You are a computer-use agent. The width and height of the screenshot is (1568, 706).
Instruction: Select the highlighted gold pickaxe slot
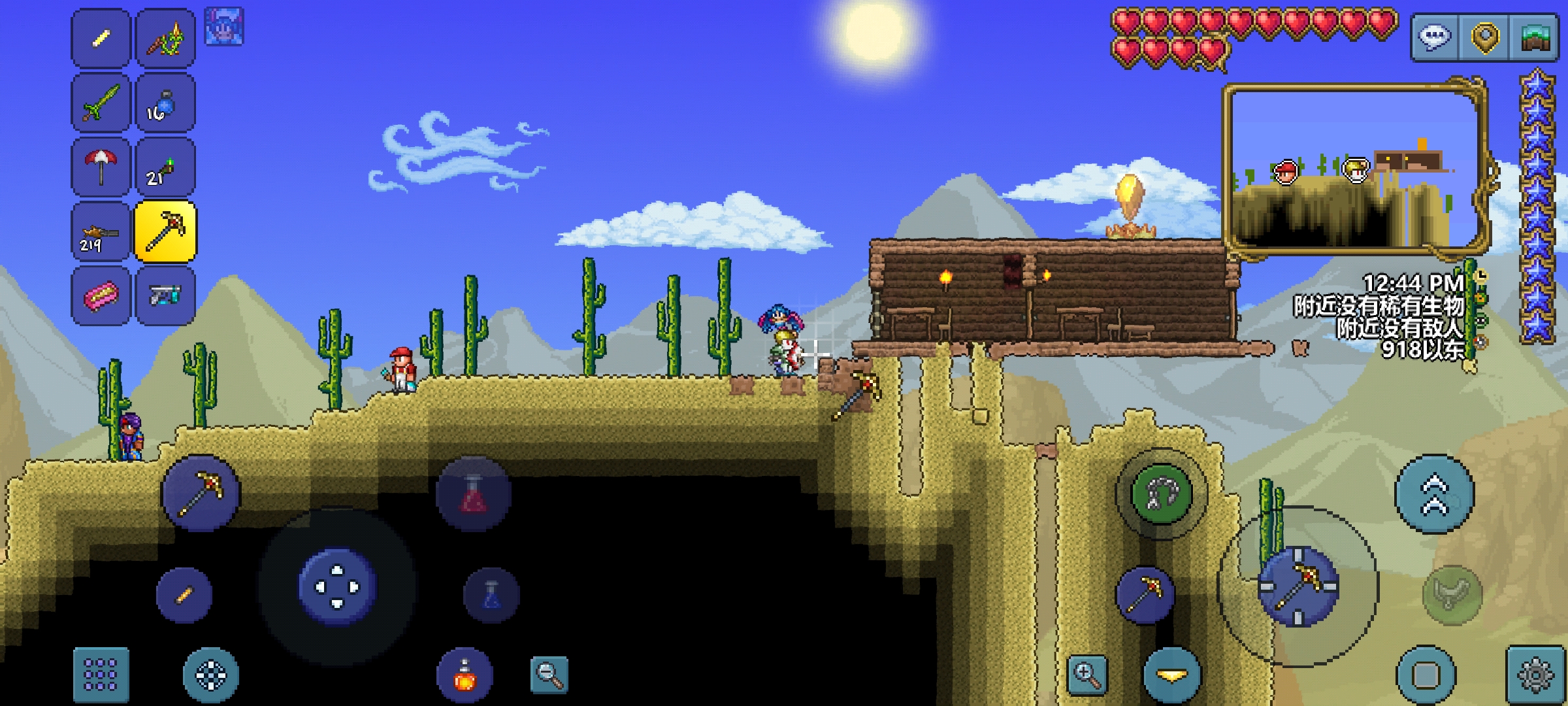[x=165, y=231]
